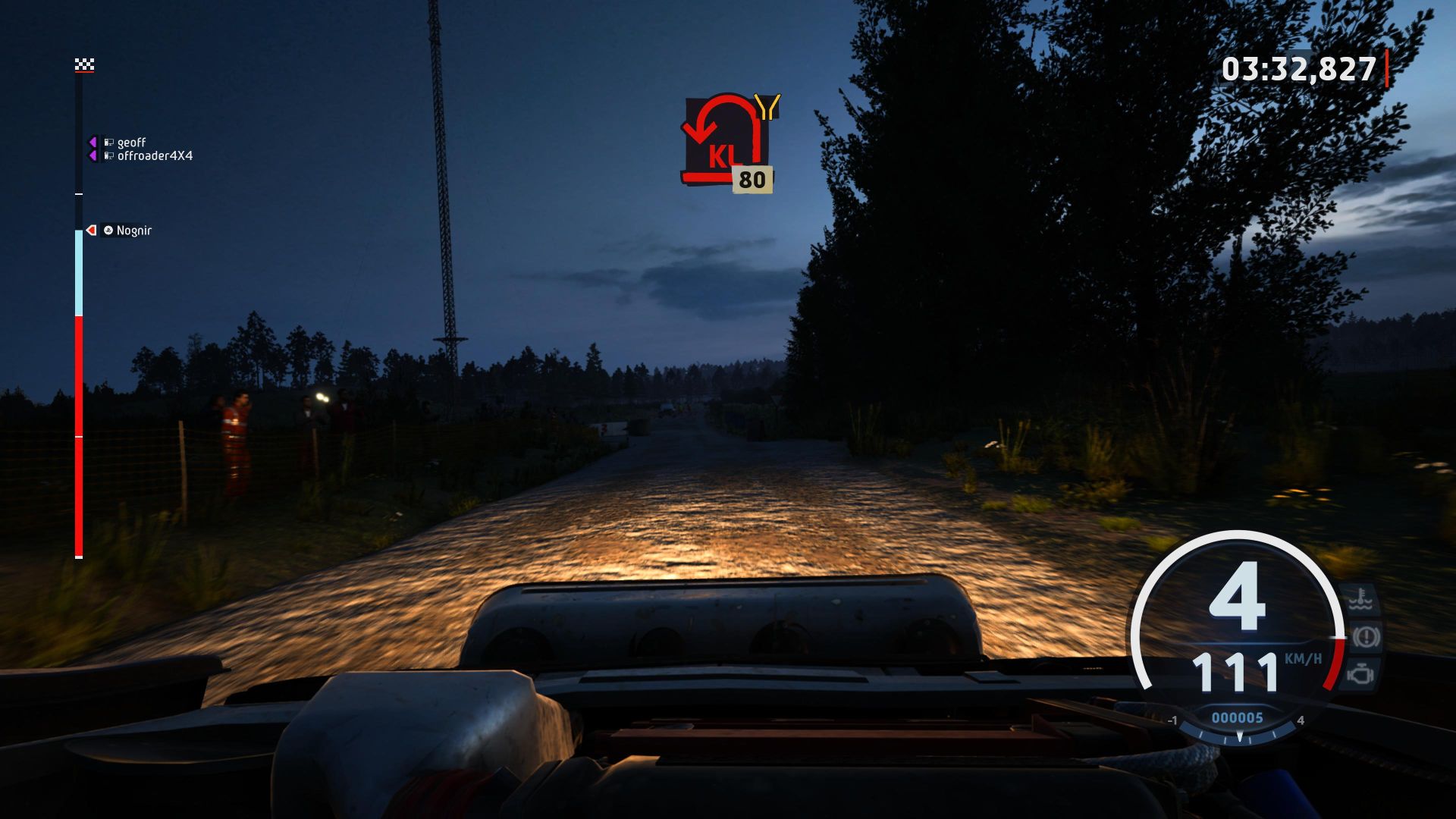The width and height of the screenshot is (1456, 819).
Task: Click the odometer reading 000005
Action: point(1238,717)
